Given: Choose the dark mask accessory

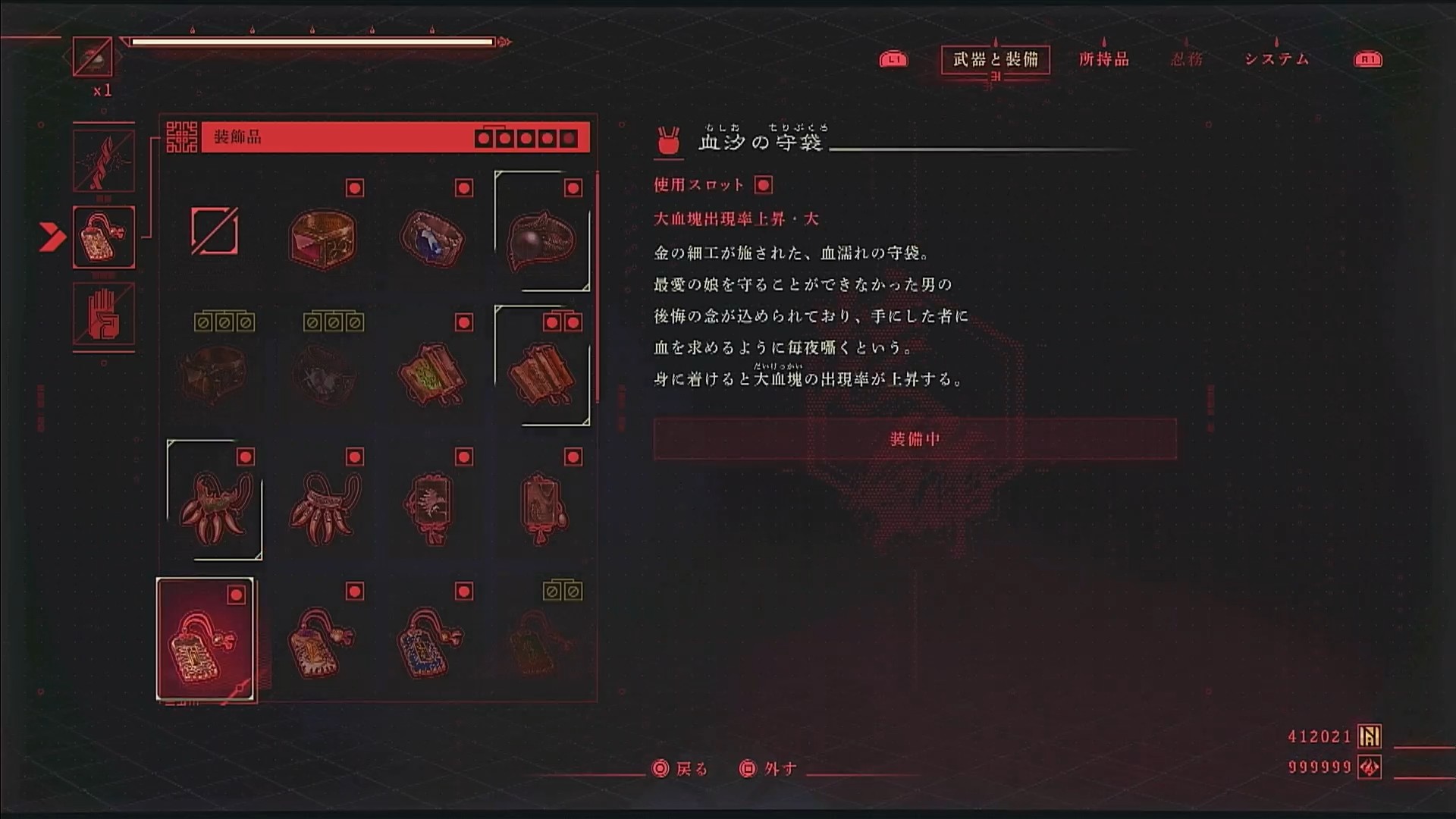Looking at the screenshot, I should (x=541, y=235).
